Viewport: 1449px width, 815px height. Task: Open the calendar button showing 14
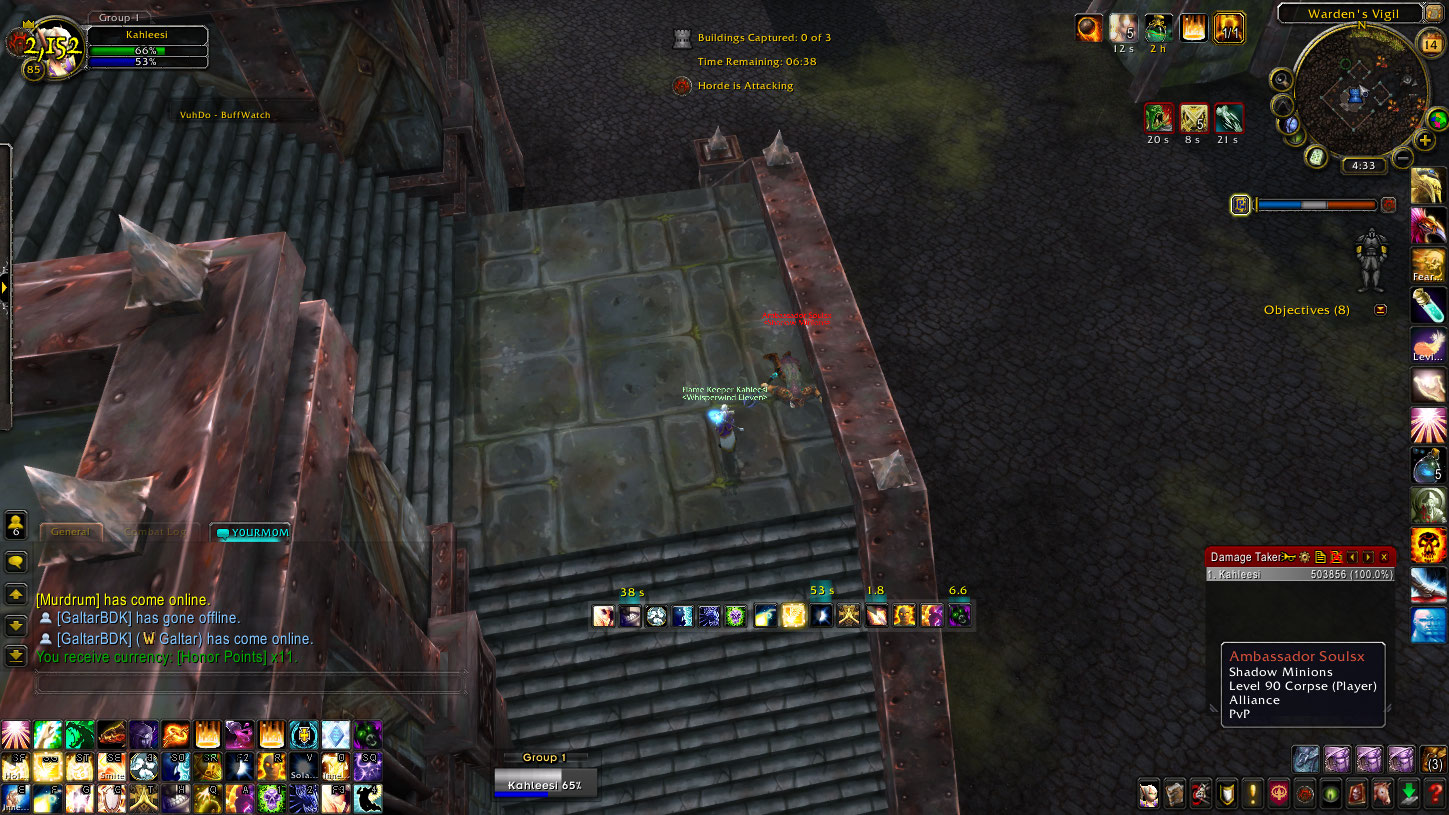[1430, 44]
